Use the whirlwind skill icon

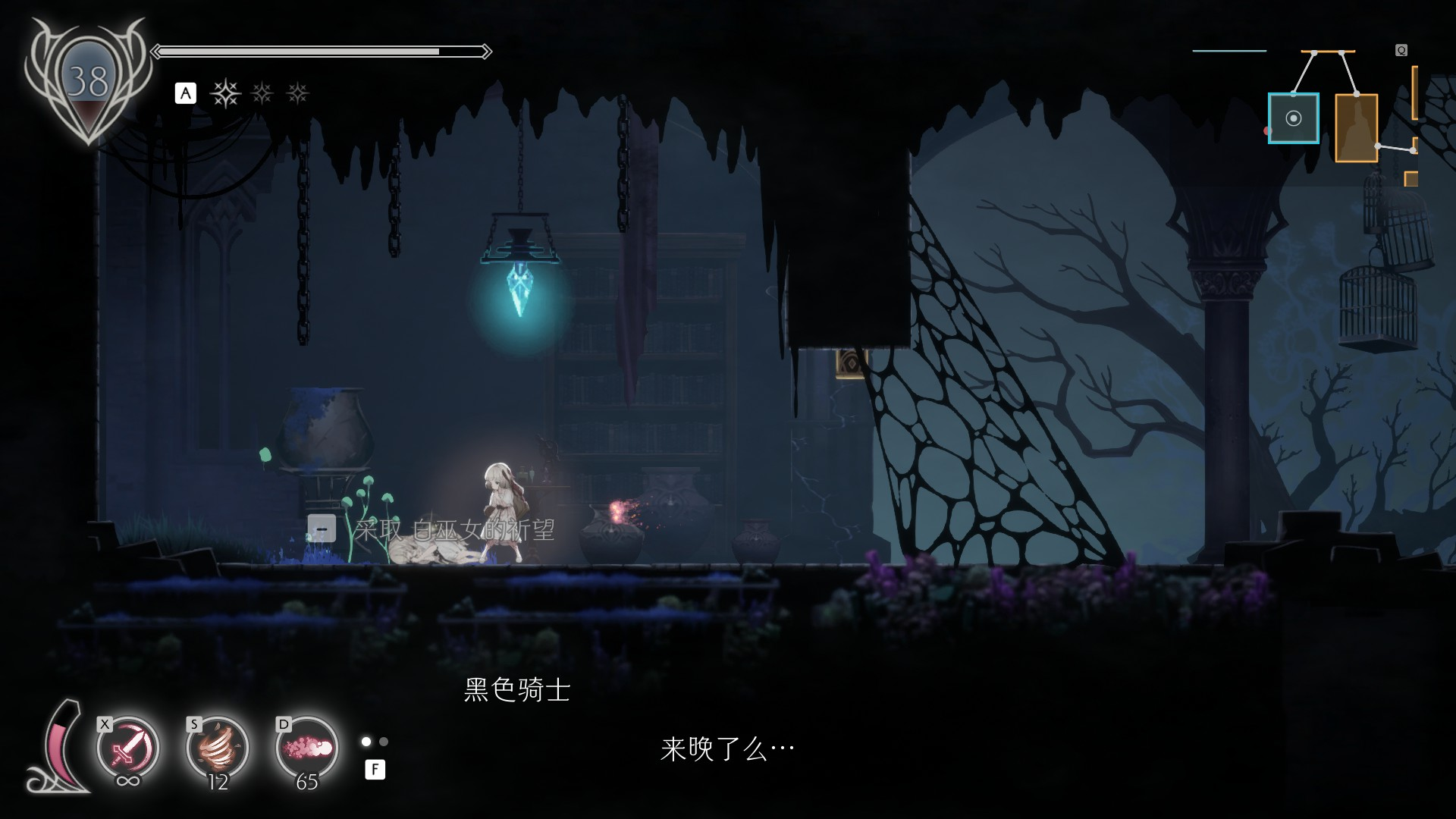[218, 748]
